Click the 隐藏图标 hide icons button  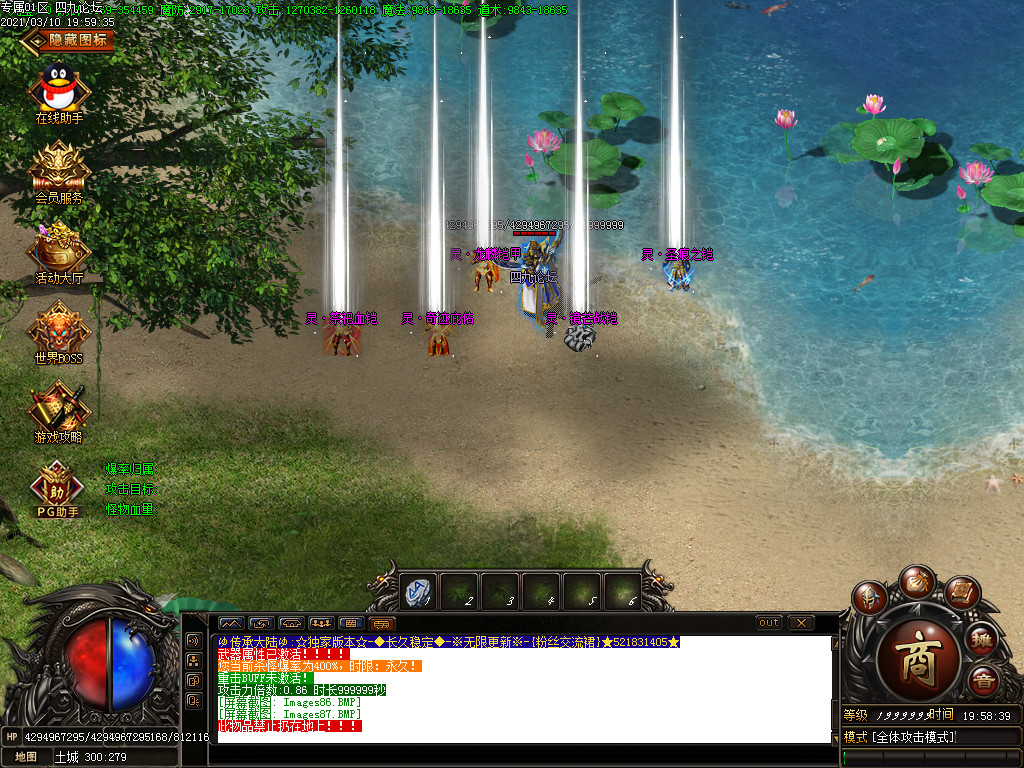point(68,40)
